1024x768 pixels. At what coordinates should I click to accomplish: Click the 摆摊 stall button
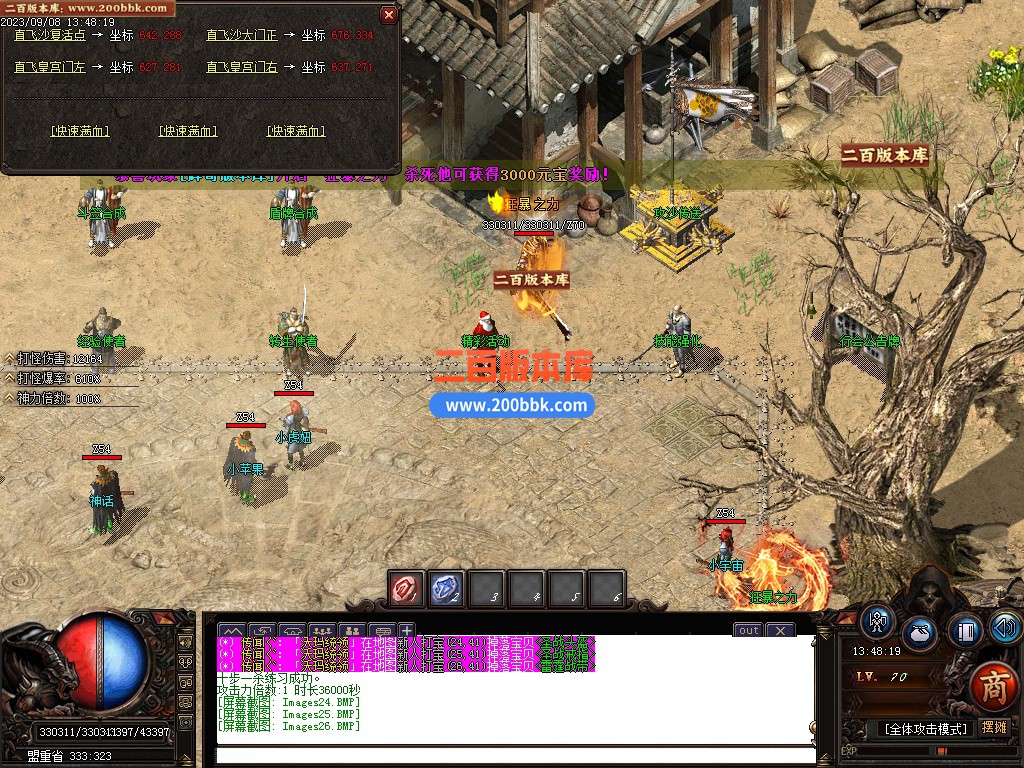[x=995, y=727]
